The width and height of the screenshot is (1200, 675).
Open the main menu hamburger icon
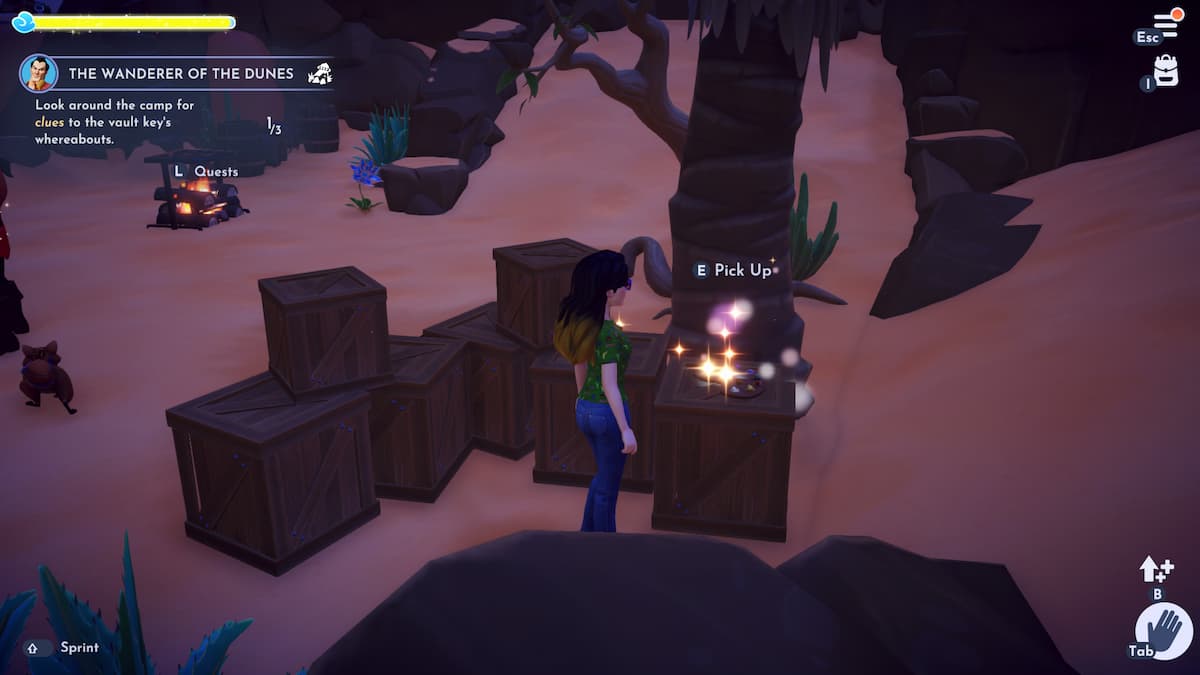click(1166, 24)
